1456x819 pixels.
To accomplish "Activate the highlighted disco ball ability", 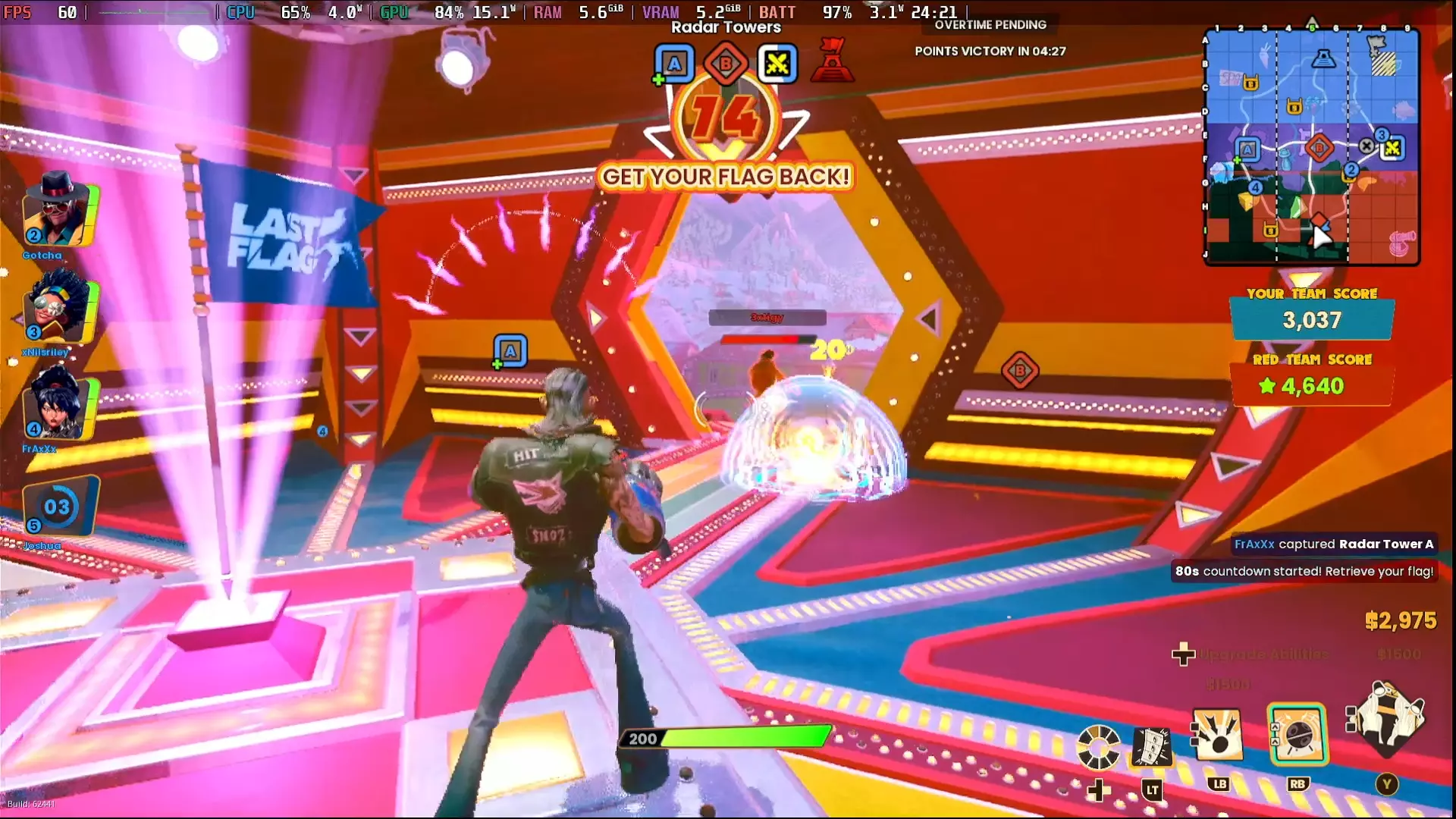I will [x=1298, y=734].
